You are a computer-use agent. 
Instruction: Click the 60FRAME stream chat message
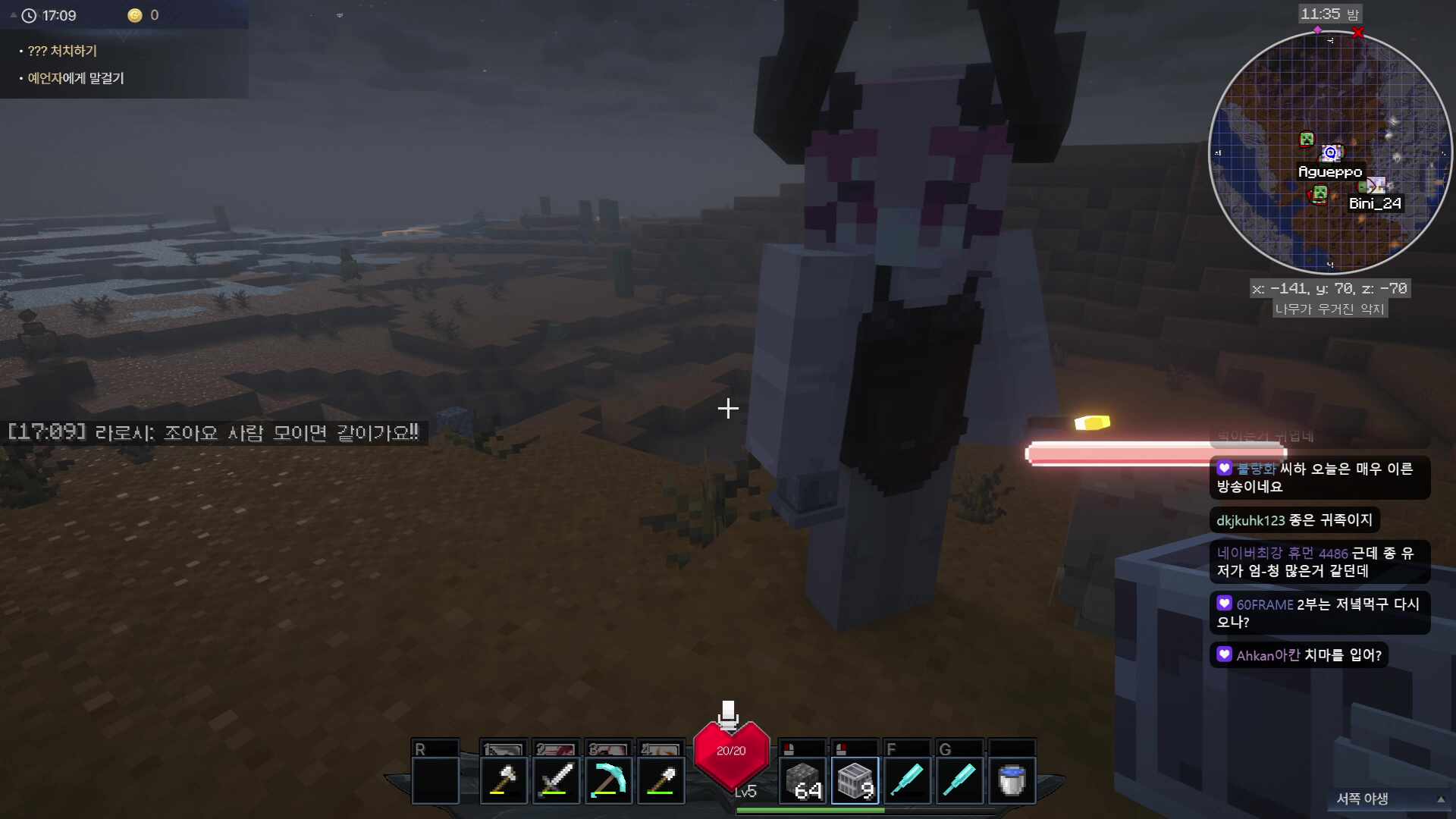[1319, 613]
